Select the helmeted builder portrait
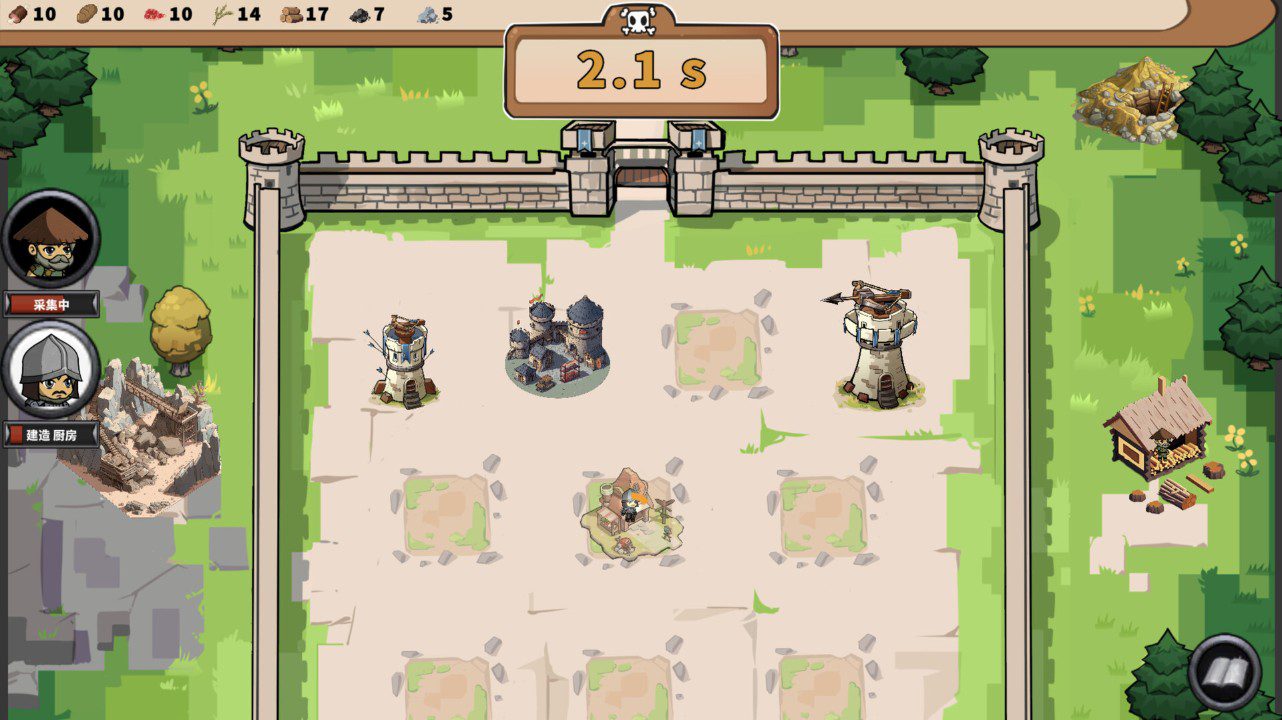 48,370
